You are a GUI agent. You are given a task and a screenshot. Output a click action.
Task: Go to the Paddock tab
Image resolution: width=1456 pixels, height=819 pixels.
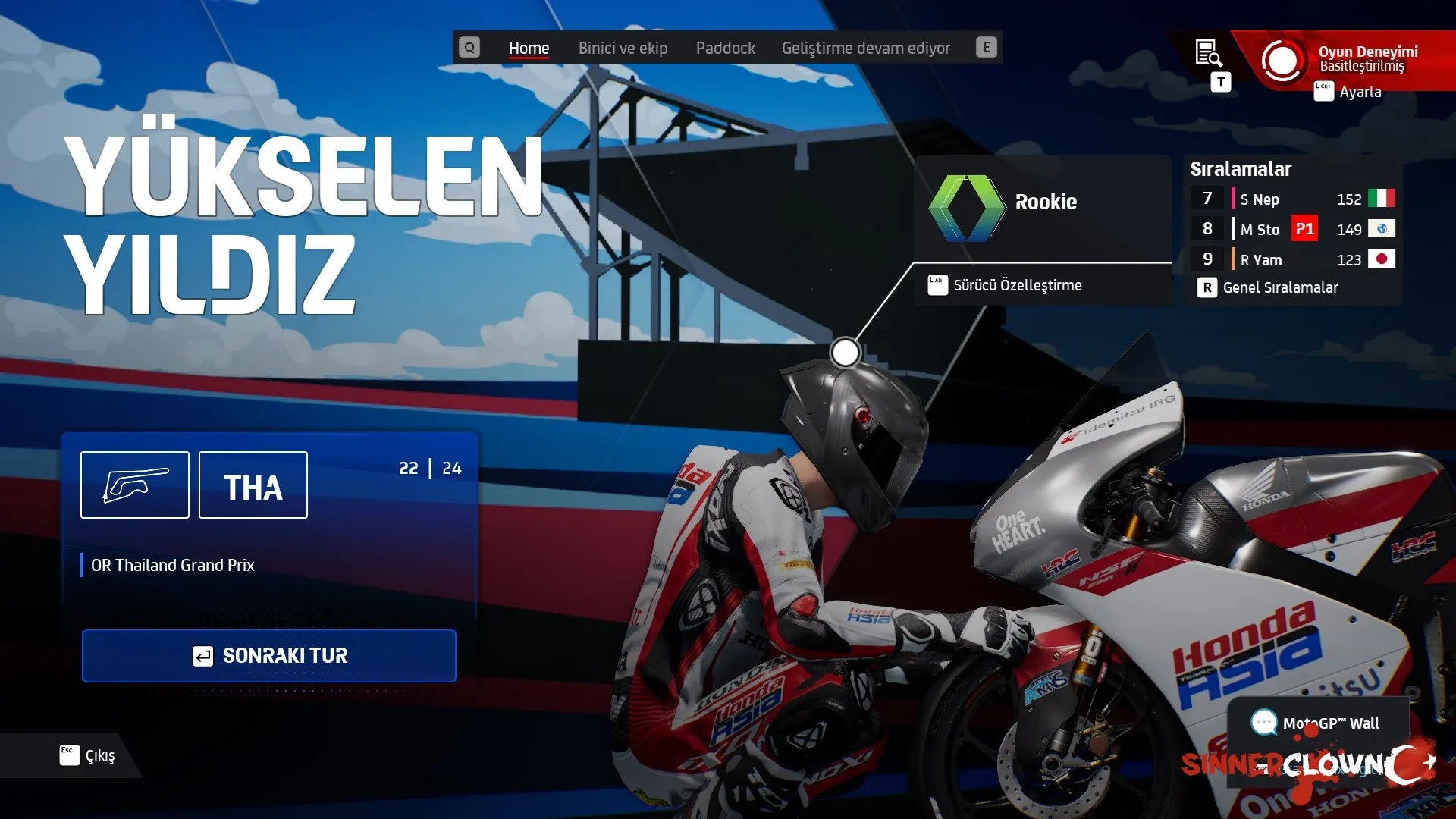pos(725,48)
